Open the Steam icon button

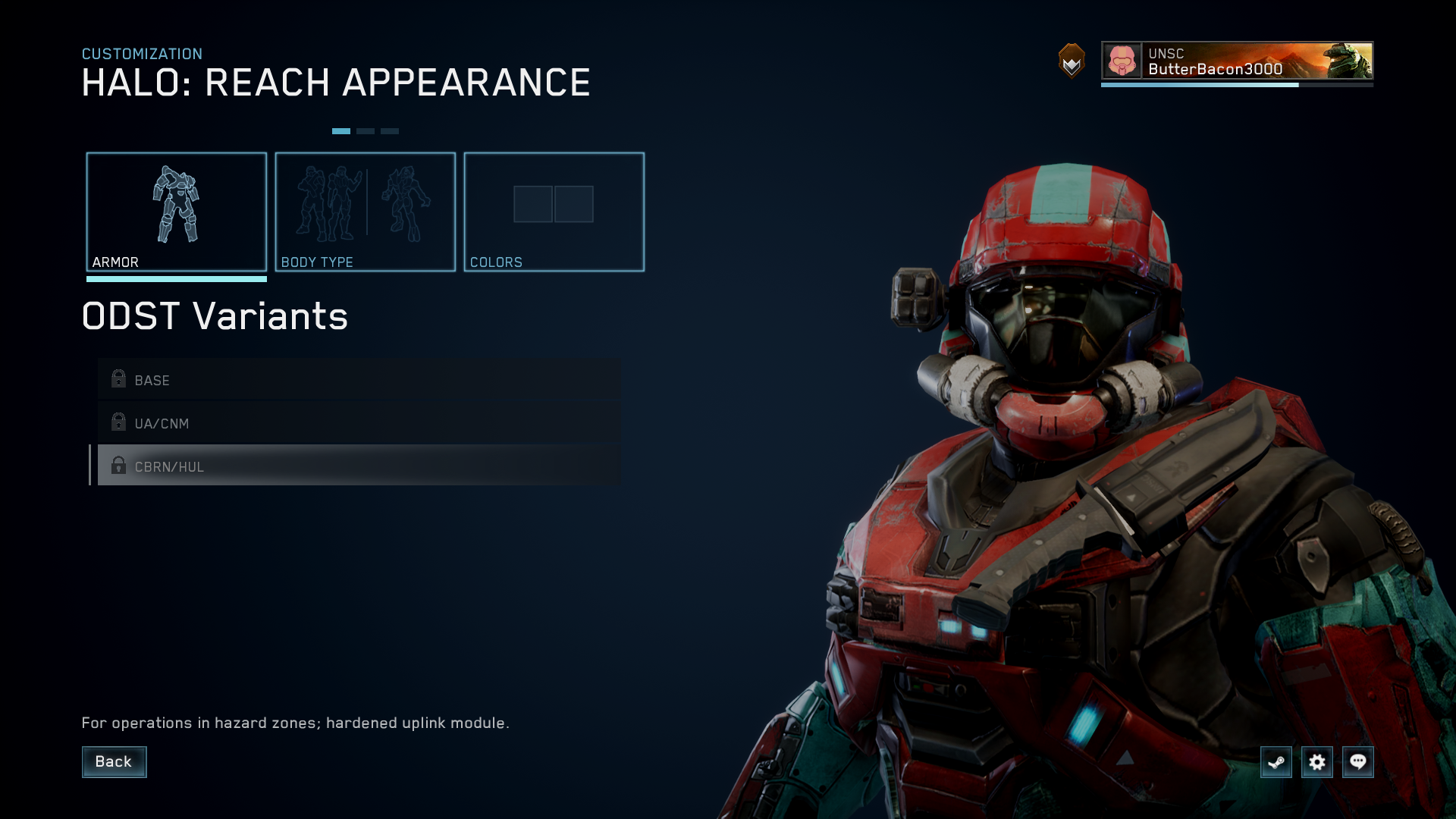click(1276, 761)
